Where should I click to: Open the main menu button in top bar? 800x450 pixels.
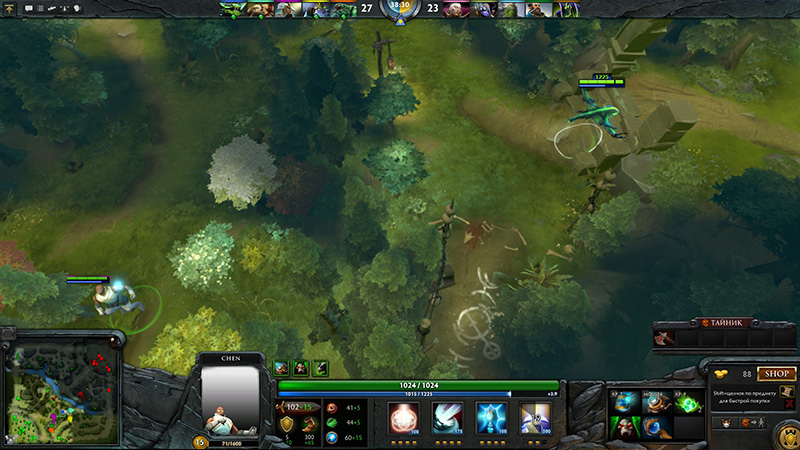point(9,8)
